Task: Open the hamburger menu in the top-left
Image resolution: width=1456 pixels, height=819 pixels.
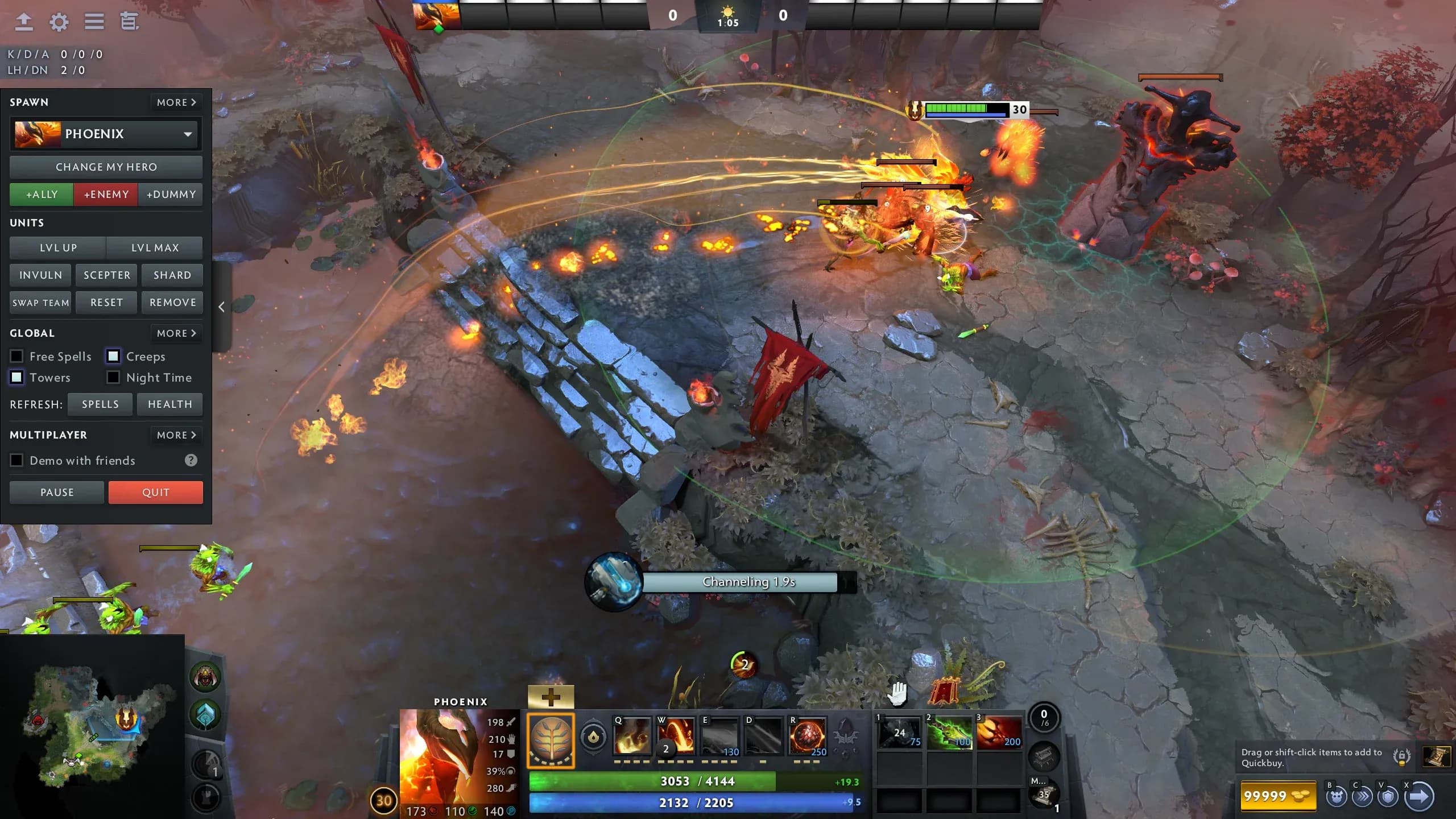Action: coord(94,22)
